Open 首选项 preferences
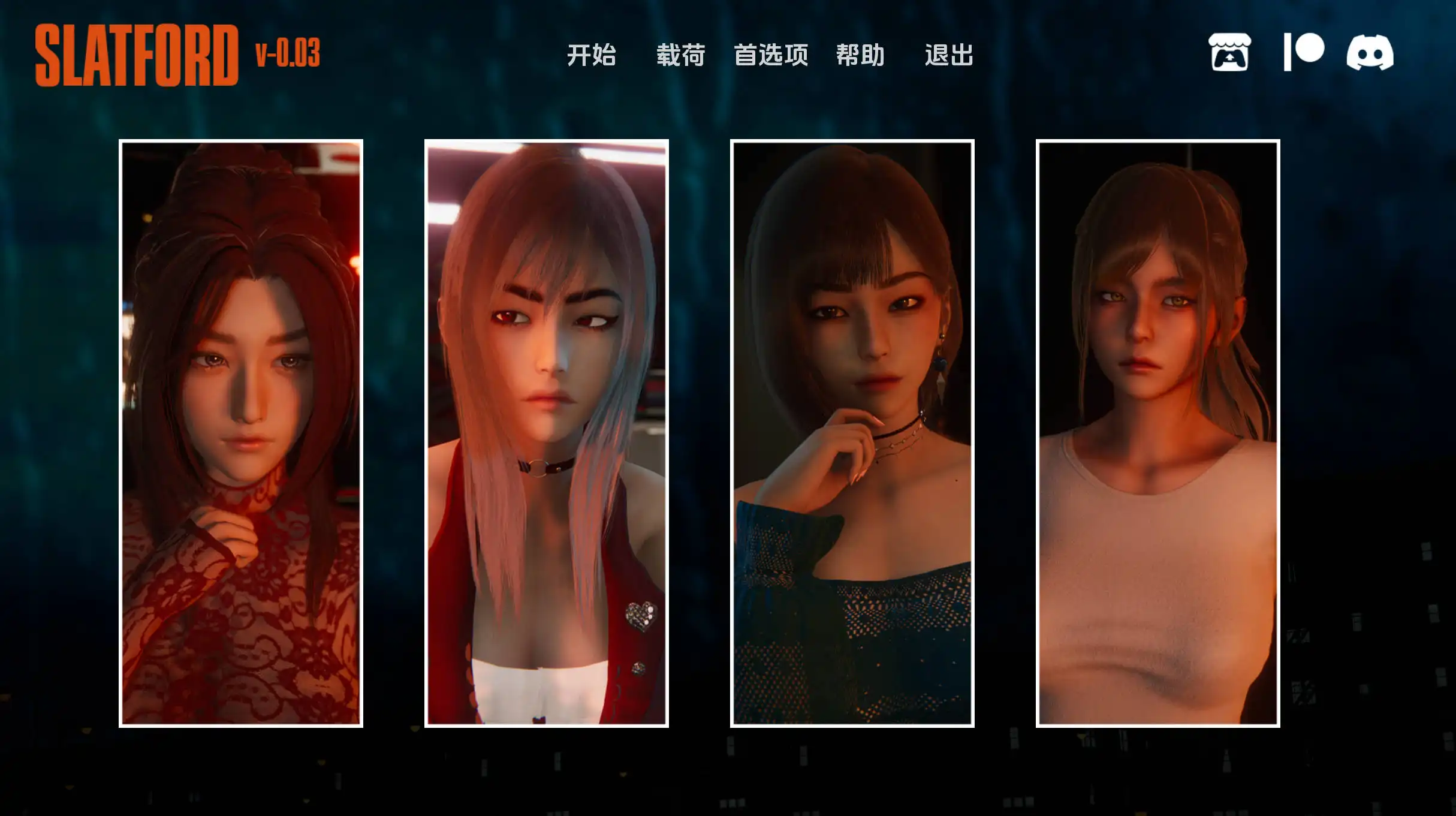The width and height of the screenshot is (1456, 816). (x=771, y=55)
